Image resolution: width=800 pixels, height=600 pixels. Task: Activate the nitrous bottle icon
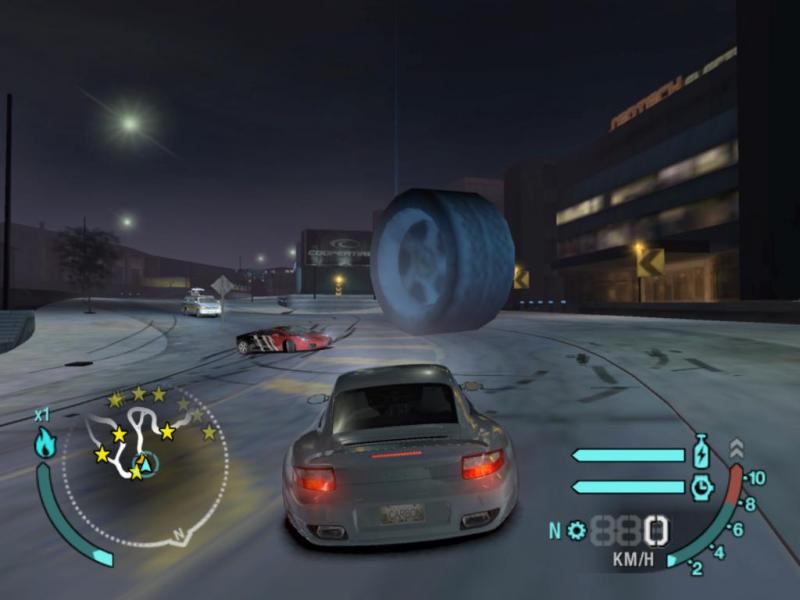coord(702,452)
